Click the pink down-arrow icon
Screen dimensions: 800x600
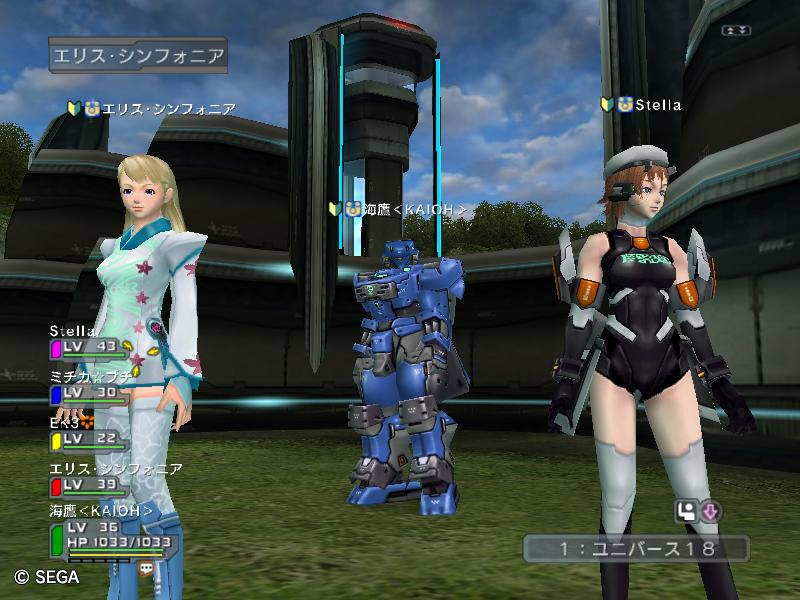click(711, 513)
